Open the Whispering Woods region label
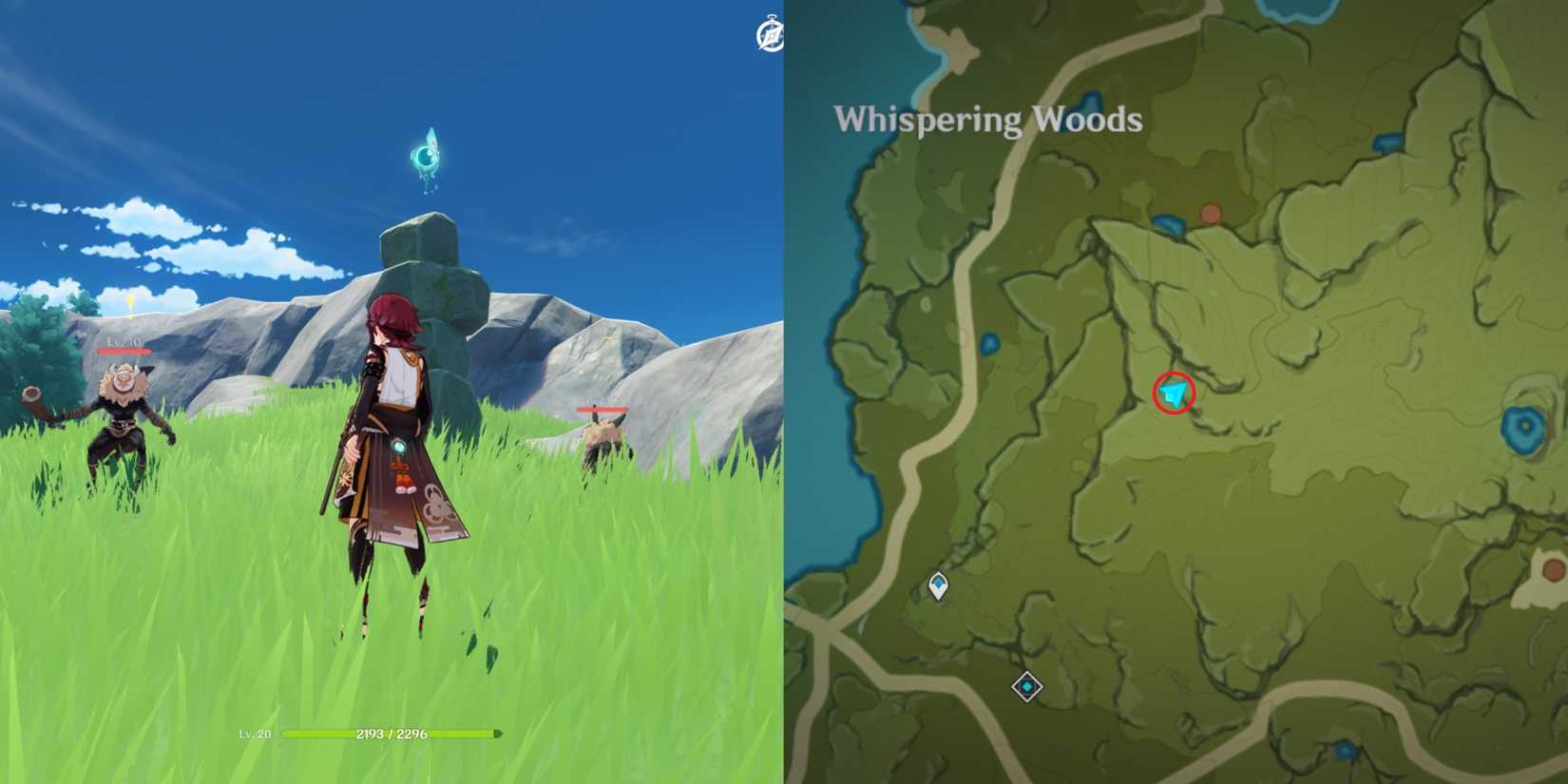This screenshot has height=784, width=1568. click(988, 120)
